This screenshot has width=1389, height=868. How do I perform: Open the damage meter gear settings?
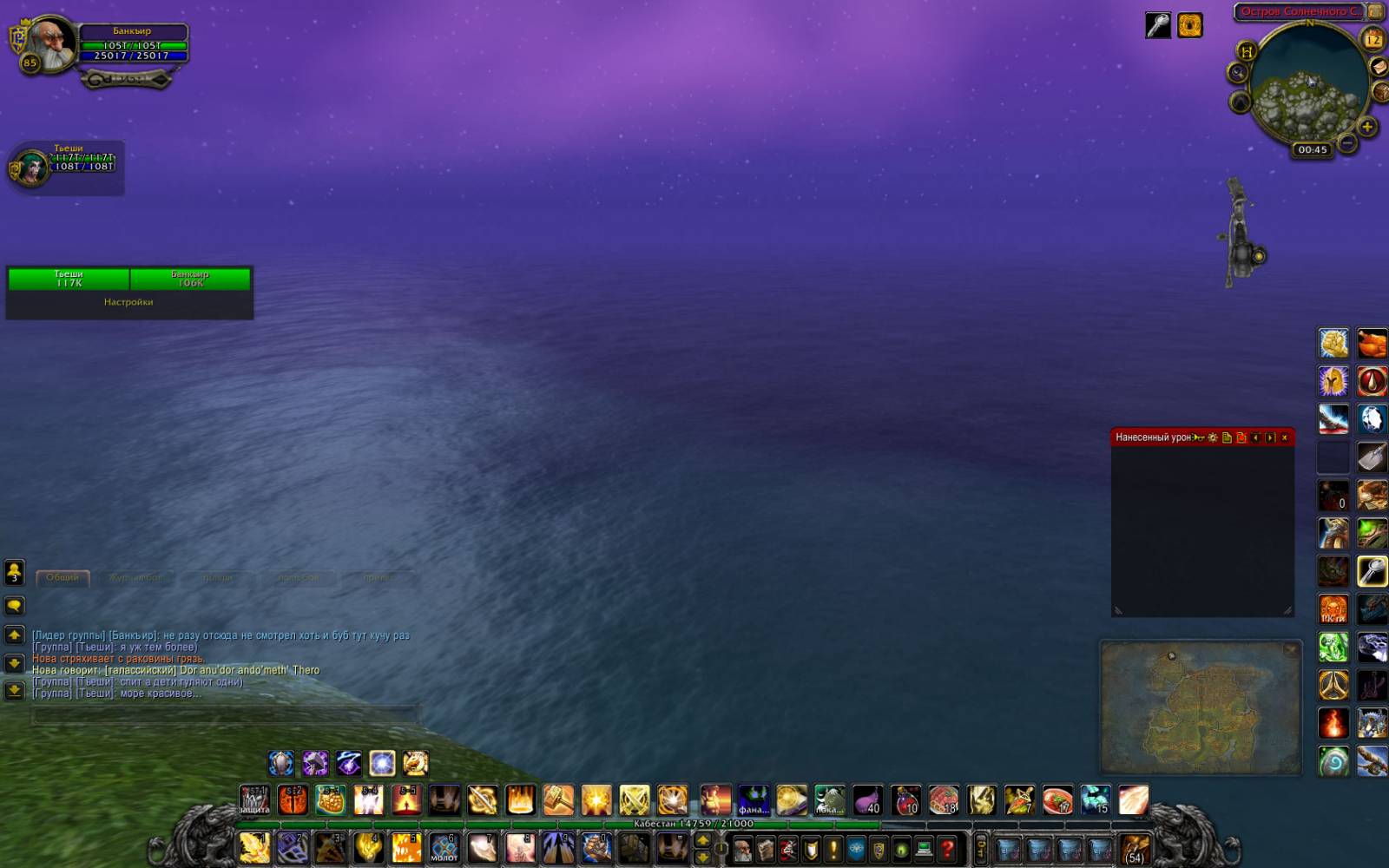click(1213, 437)
